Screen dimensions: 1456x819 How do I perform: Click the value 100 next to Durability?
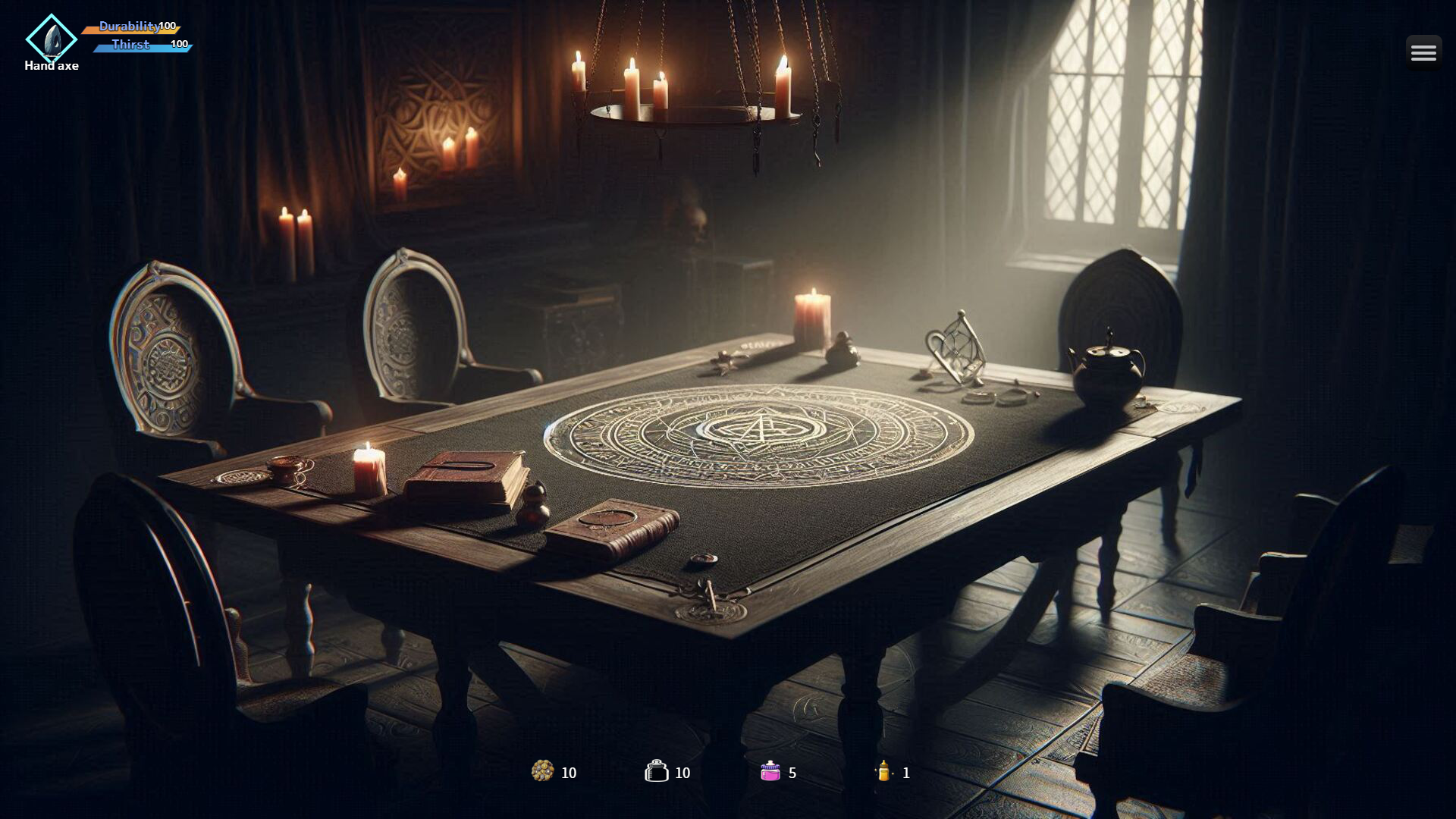167,26
